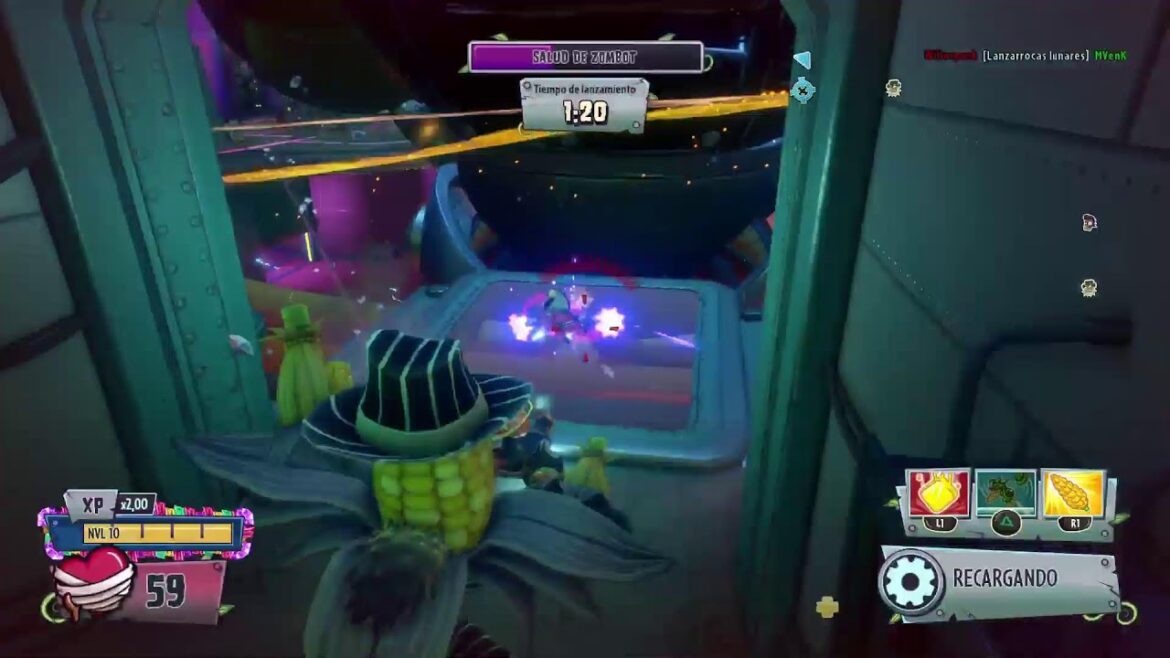Trigger the Shuck Shot corn cob ability

click(1072, 493)
